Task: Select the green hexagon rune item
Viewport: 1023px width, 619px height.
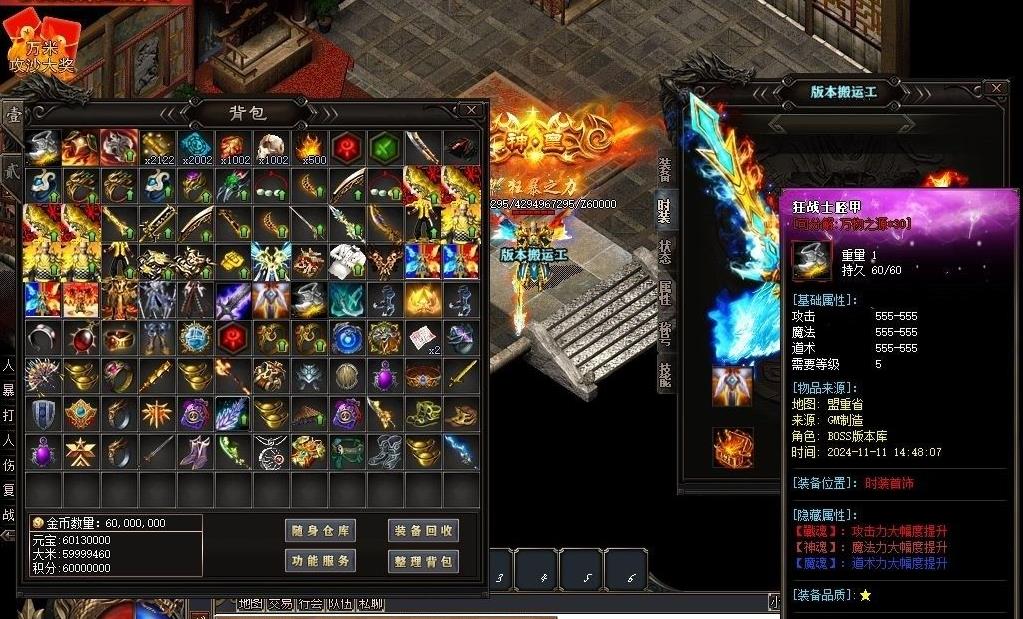Action: pos(385,147)
